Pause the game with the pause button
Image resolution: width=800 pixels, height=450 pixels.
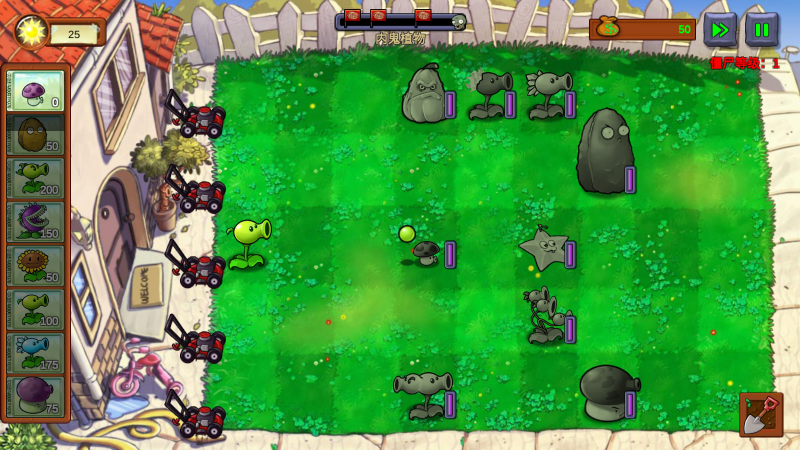pos(762,29)
